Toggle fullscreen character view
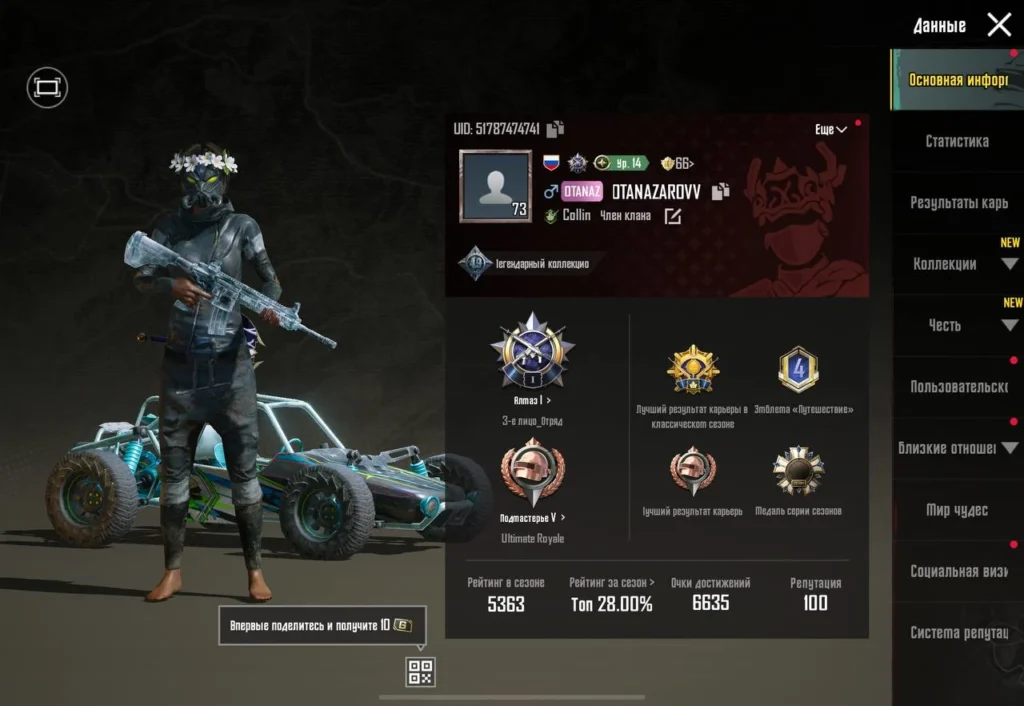 pos(46,88)
